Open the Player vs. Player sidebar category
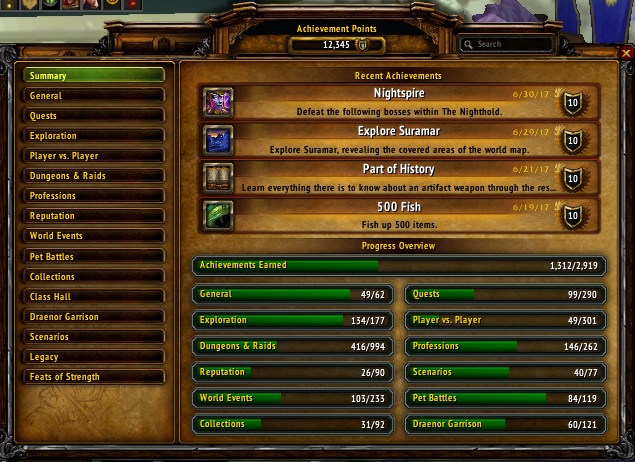Viewport: 635px width, 462px height. pyautogui.click(x=94, y=156)
